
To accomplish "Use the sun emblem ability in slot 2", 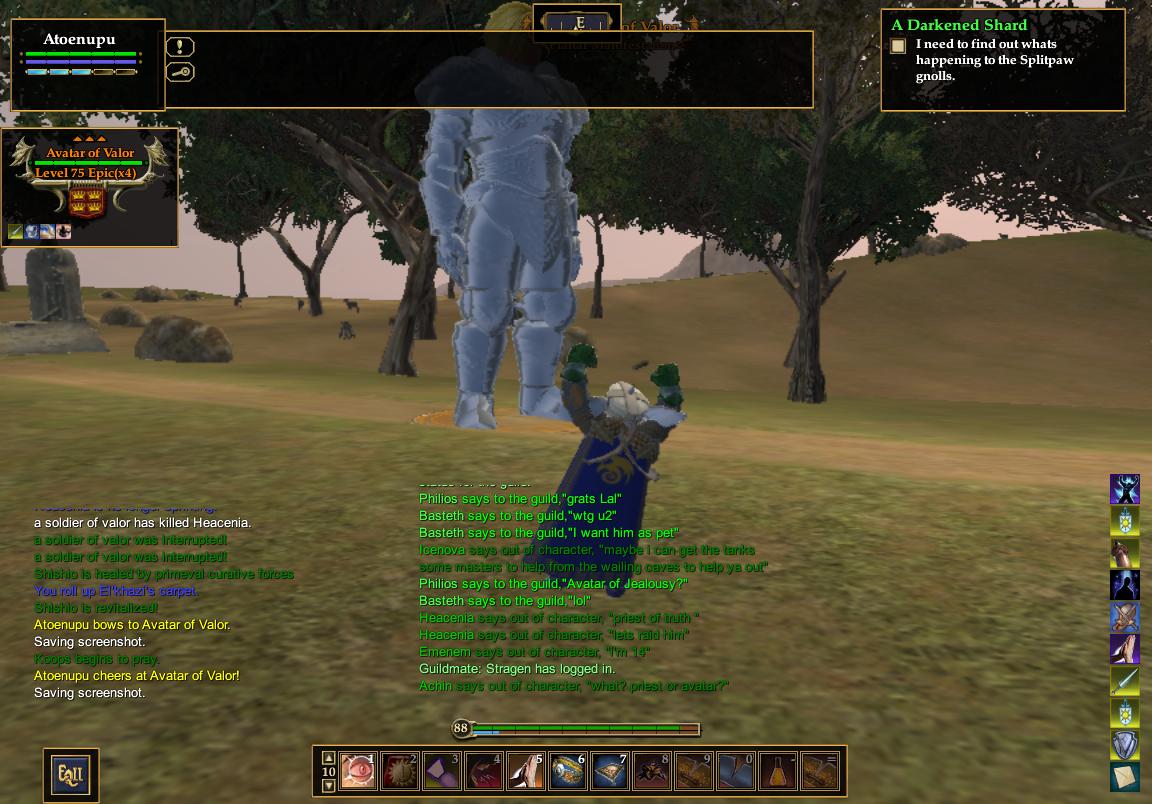I will coord(401,771).
